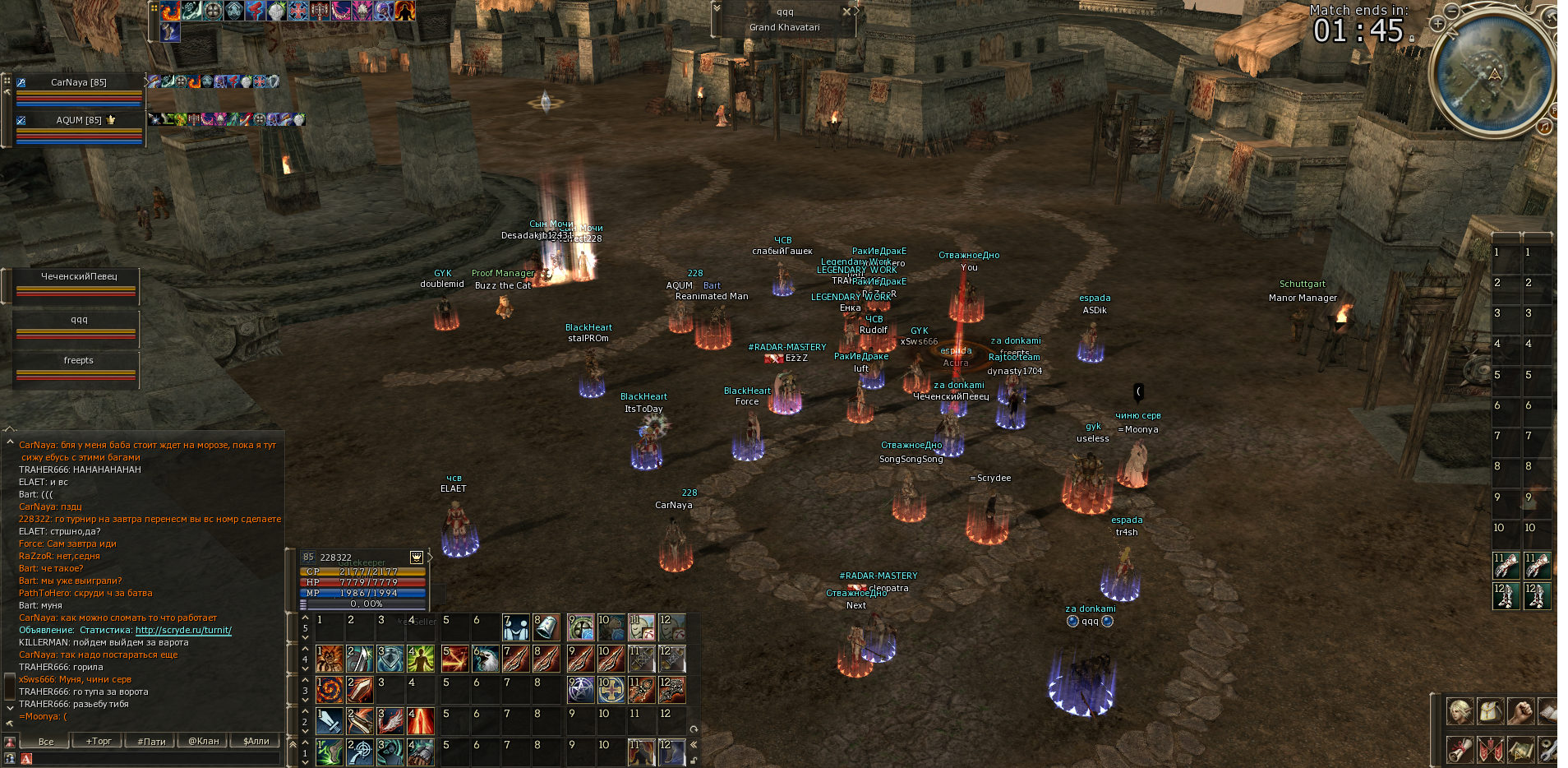Viewport: 1568px width, 768px height.
Task: Switch chat to the +Торг tab
Action: click(x=99, y=741)
